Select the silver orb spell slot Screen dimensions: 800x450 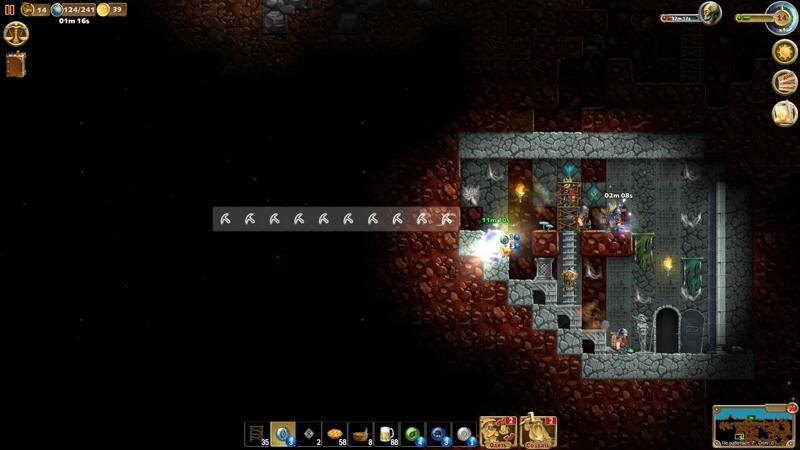coord(465,434)
